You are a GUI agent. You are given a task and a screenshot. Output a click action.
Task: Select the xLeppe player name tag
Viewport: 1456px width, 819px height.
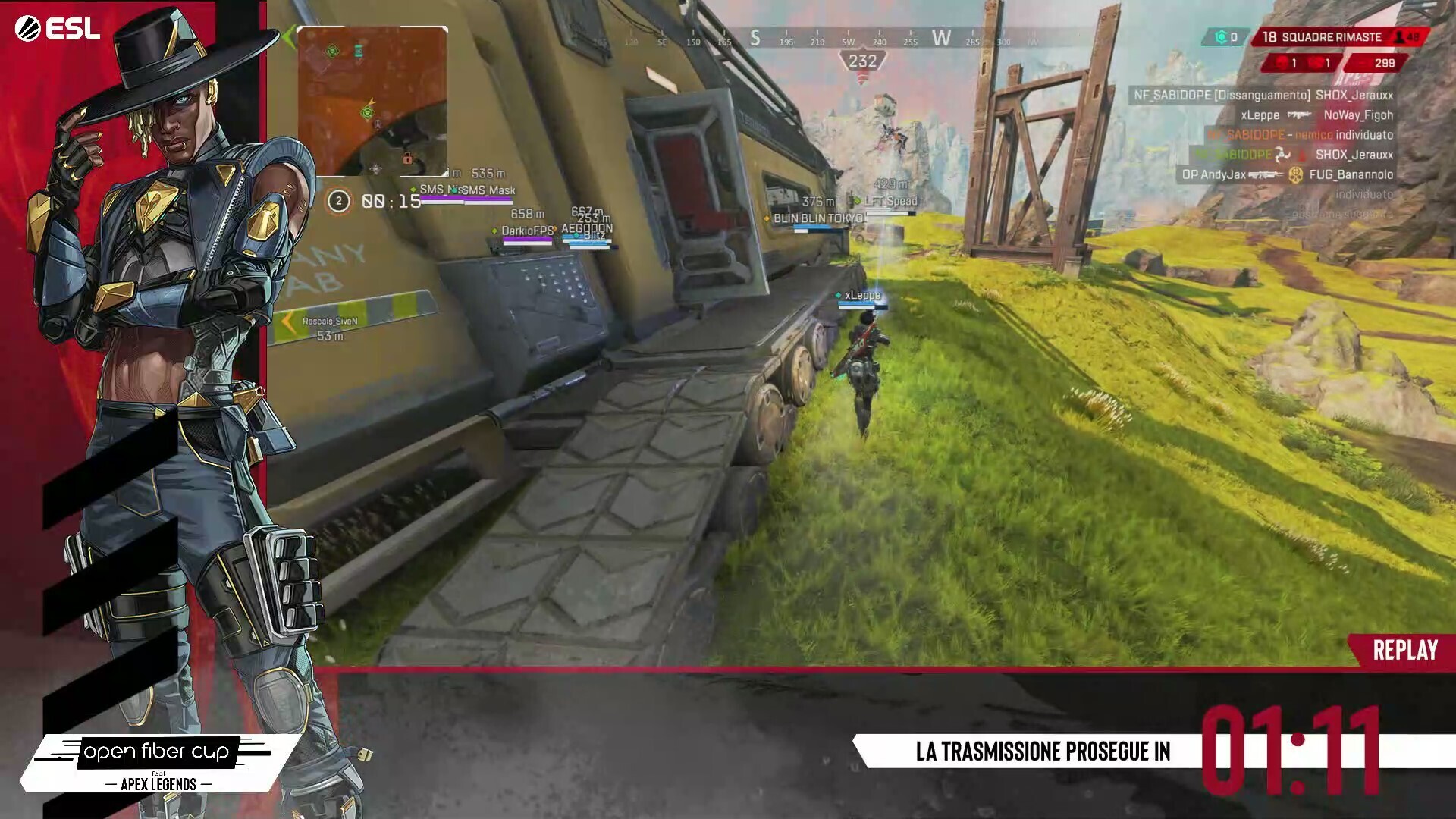pos(862,295)
